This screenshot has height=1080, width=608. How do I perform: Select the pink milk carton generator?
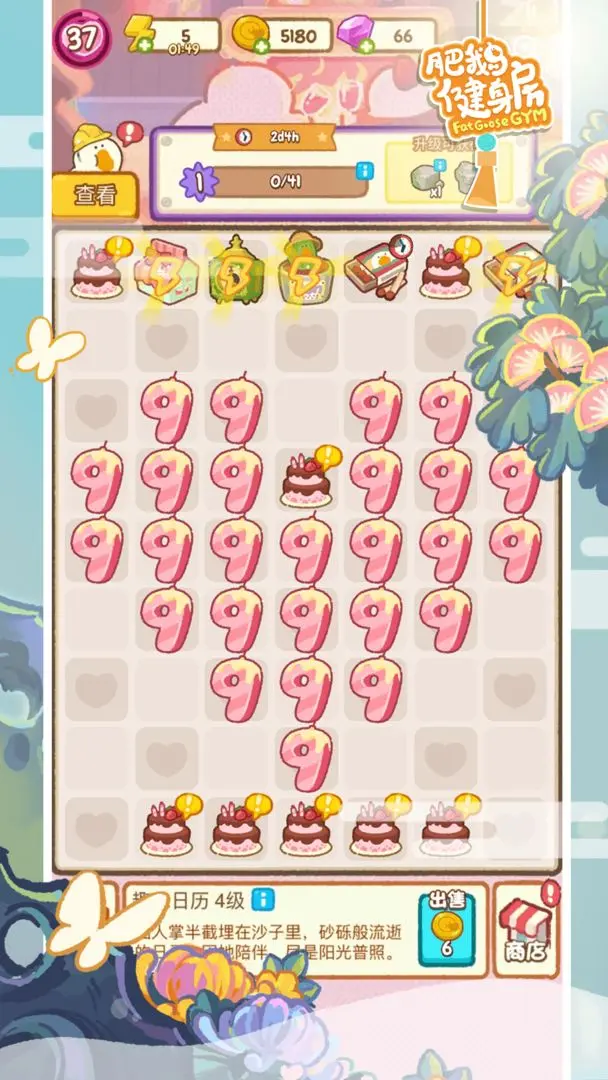(166, 270)
